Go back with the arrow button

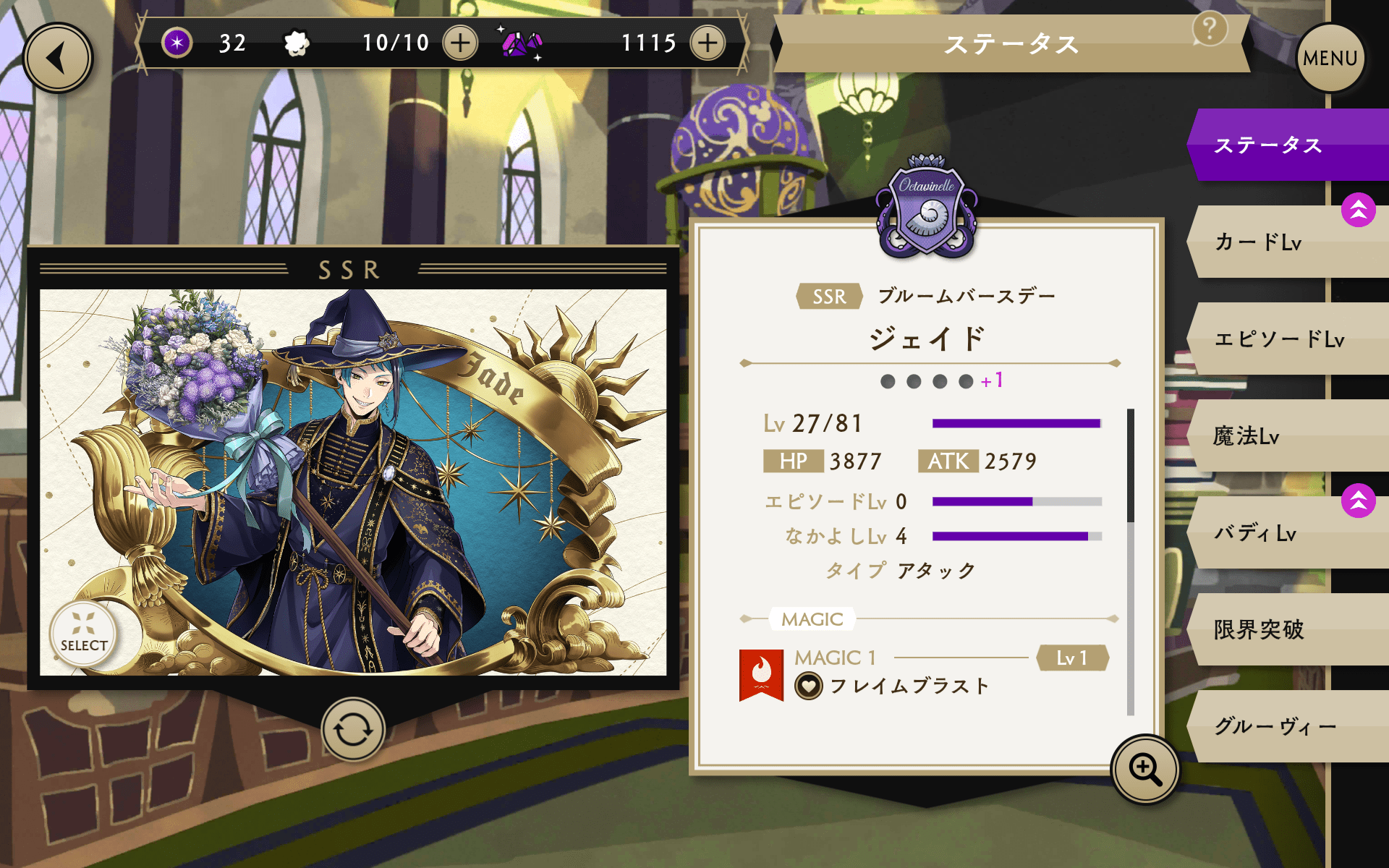pyautogui.click(x=58, y=58)
